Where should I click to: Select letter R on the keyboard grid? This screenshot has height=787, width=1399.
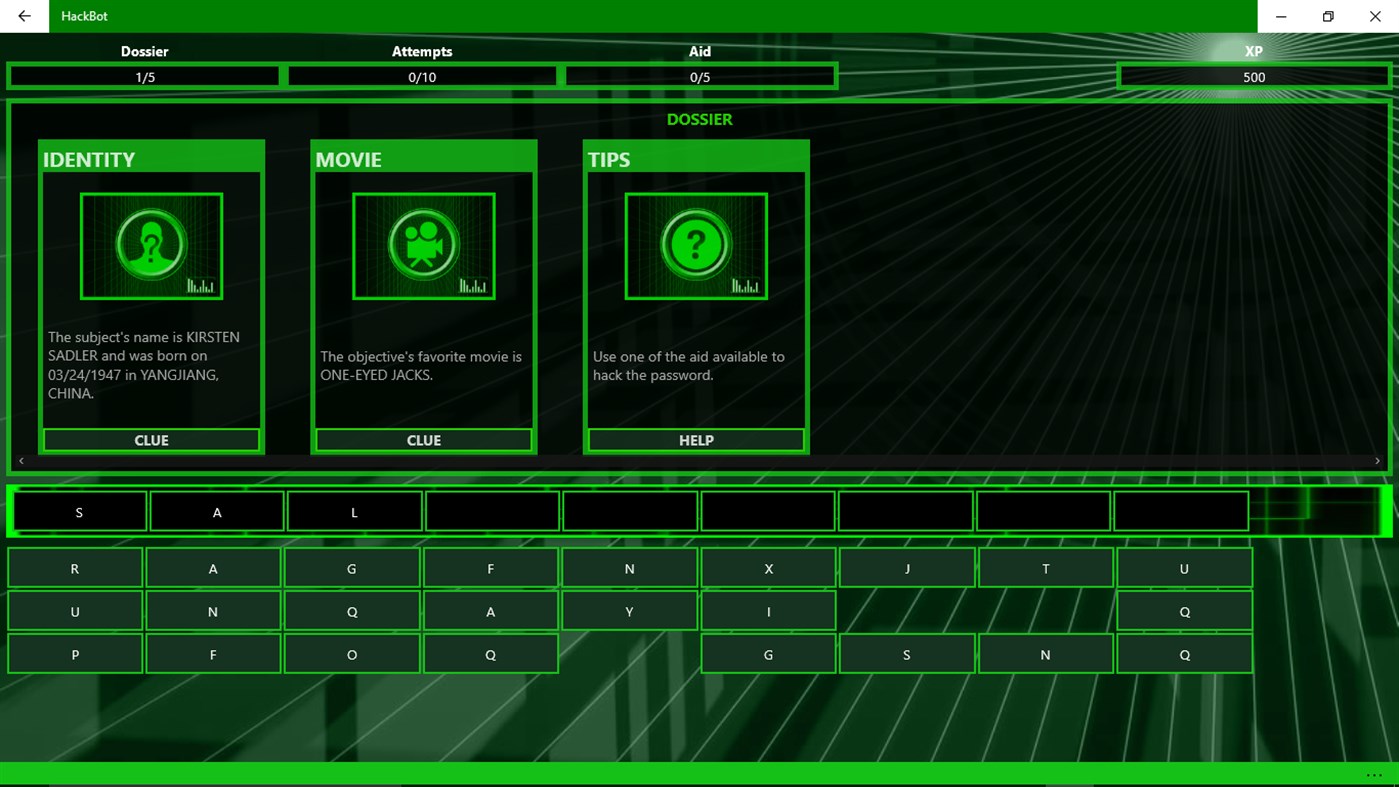74,567
